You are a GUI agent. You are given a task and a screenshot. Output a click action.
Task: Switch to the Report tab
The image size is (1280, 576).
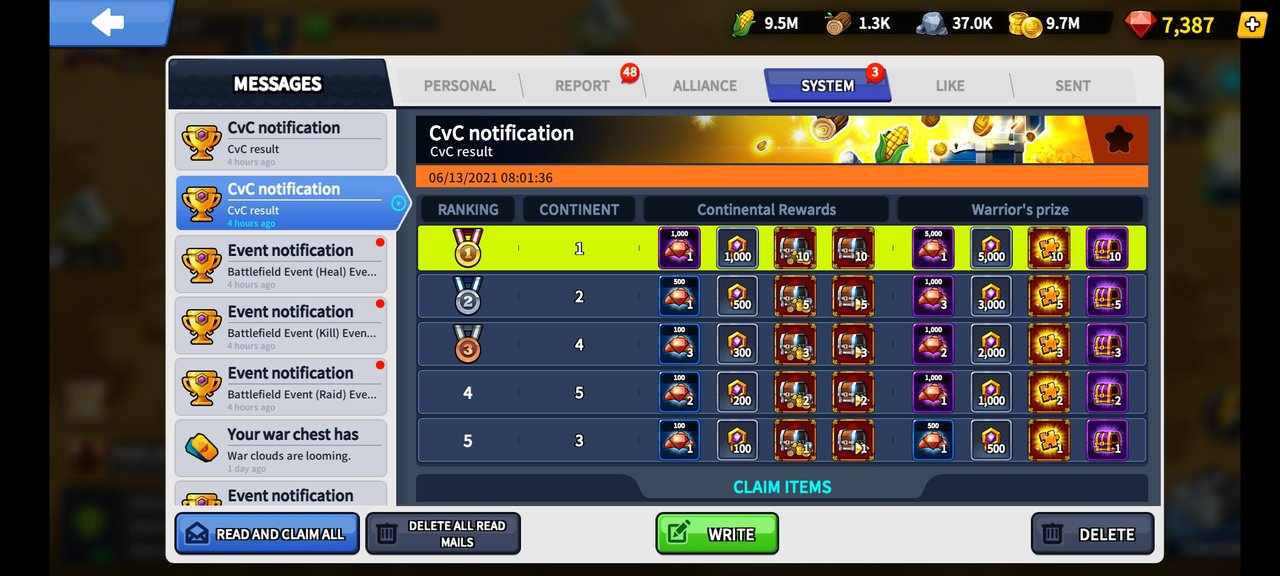582,86
